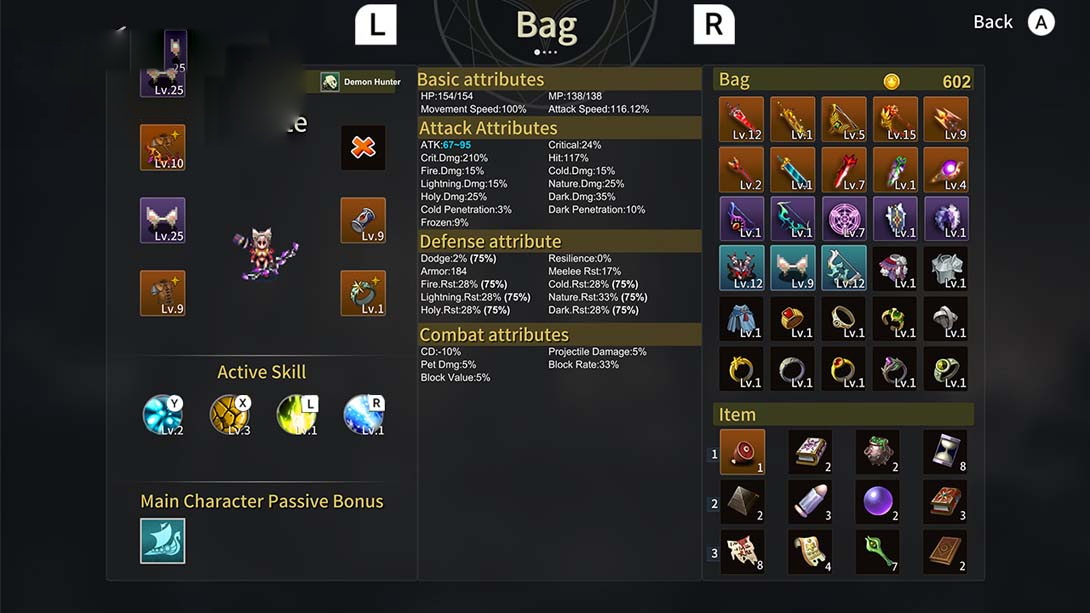Choose the teal cat ears Lv.9 item
Image resolution: width=1090 pixels, height=613 pixels.
tap(793, 268)
